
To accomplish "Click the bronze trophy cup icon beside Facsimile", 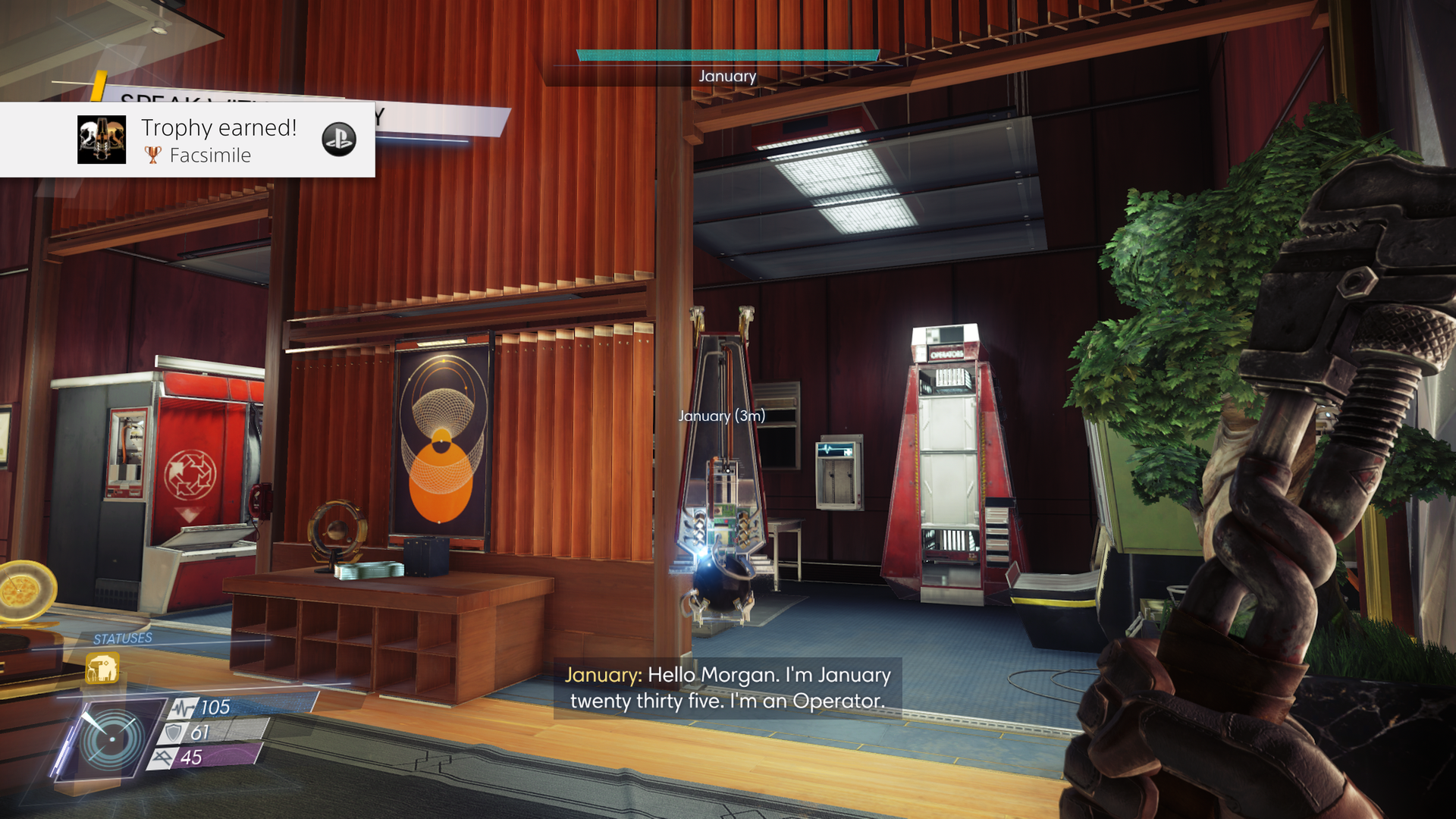I will [153, 155].
